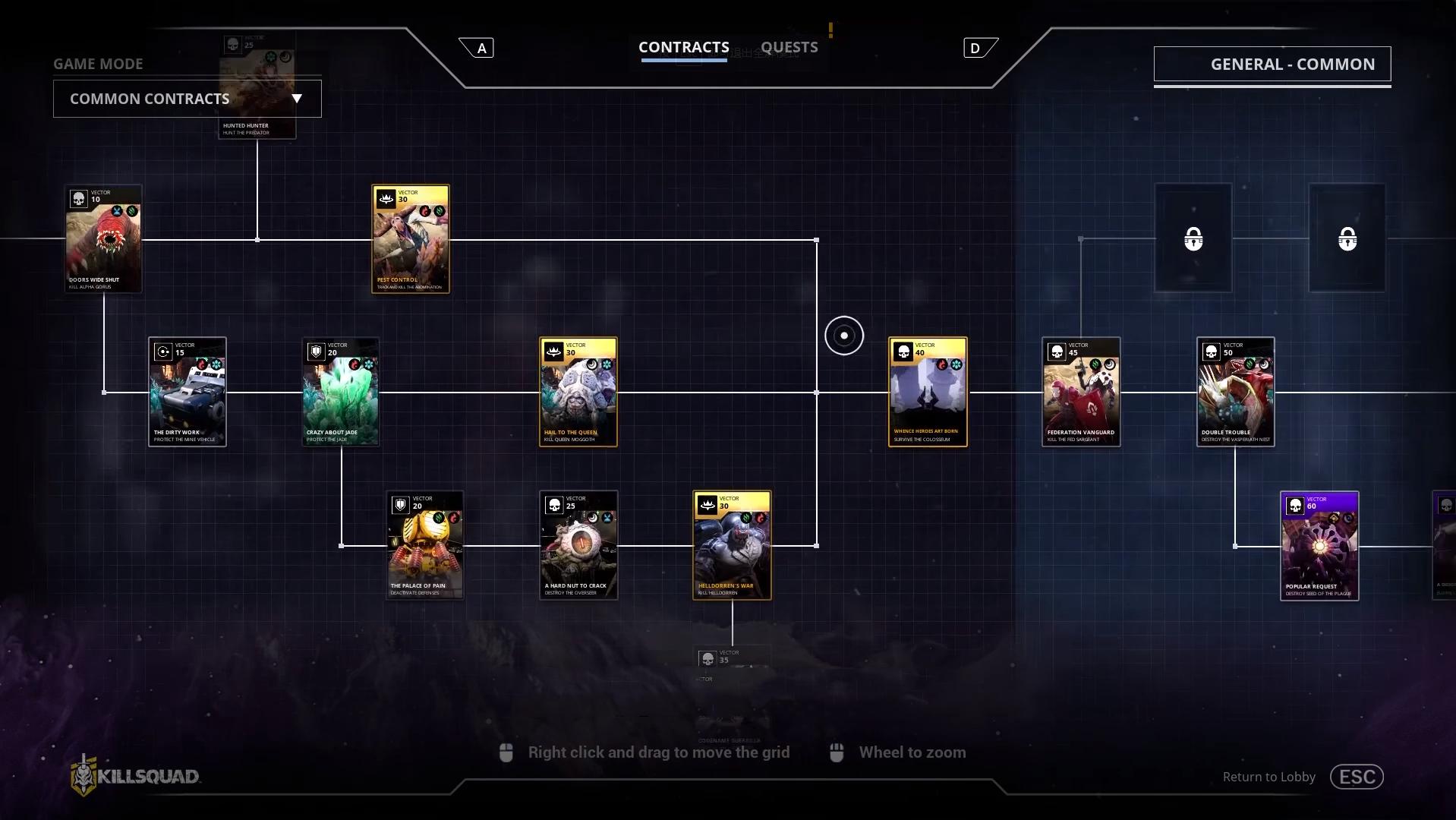Choose Whence Heroes Art Born contract
This screenshot has height=820, width=1456.
click(x=927, y=392)
